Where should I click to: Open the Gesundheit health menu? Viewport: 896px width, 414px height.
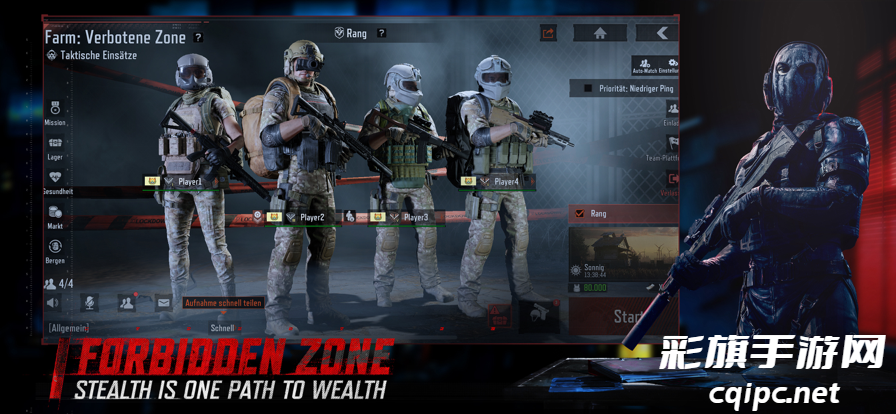coord(55,178)
